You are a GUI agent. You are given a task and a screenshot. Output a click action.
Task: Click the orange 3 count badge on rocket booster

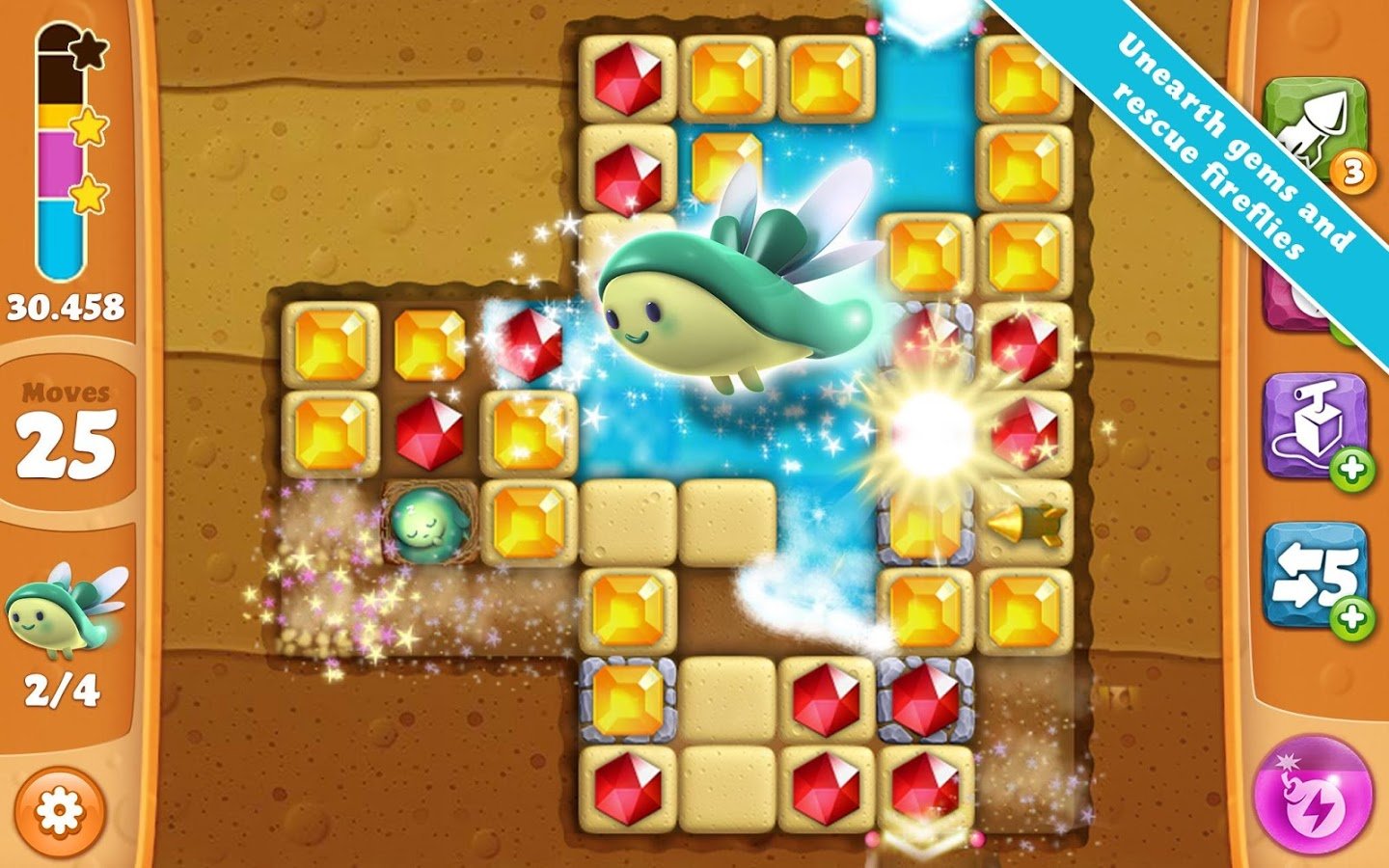(1352, 170)
